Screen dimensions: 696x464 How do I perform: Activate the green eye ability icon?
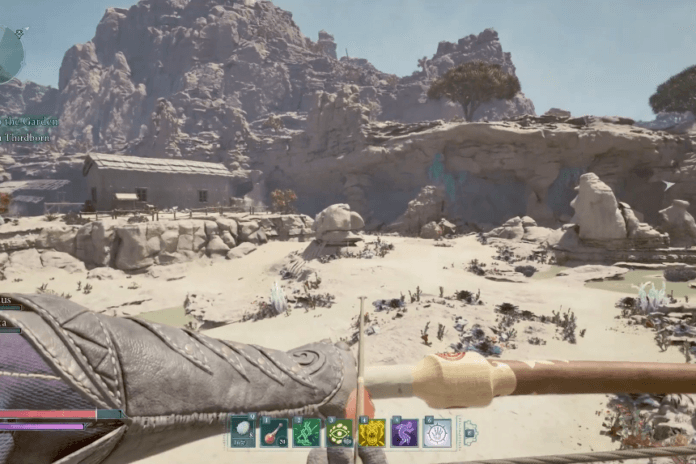(340, 432)
